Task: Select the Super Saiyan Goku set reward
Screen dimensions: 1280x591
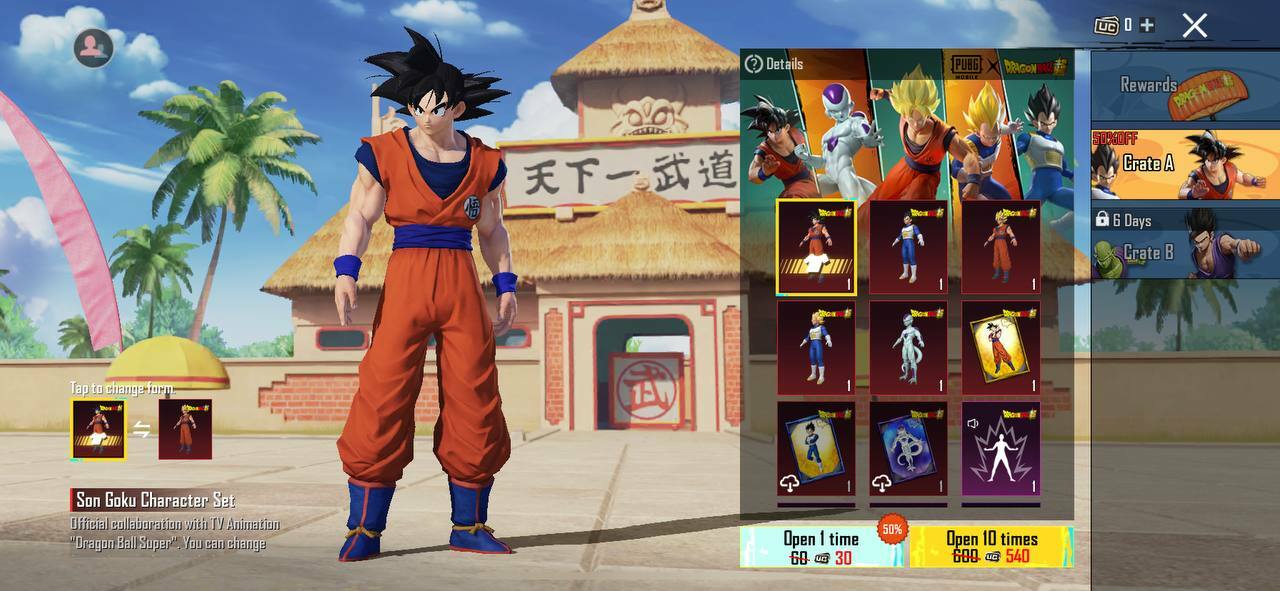Action: (1000, 247)
